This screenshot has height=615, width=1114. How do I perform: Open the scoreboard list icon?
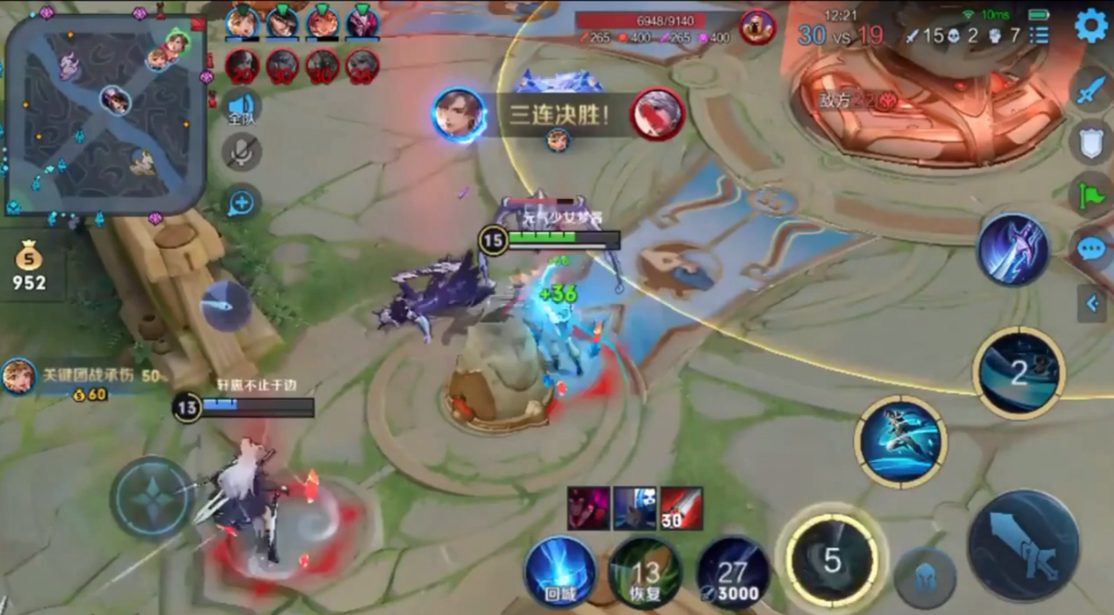point(1040,36)
